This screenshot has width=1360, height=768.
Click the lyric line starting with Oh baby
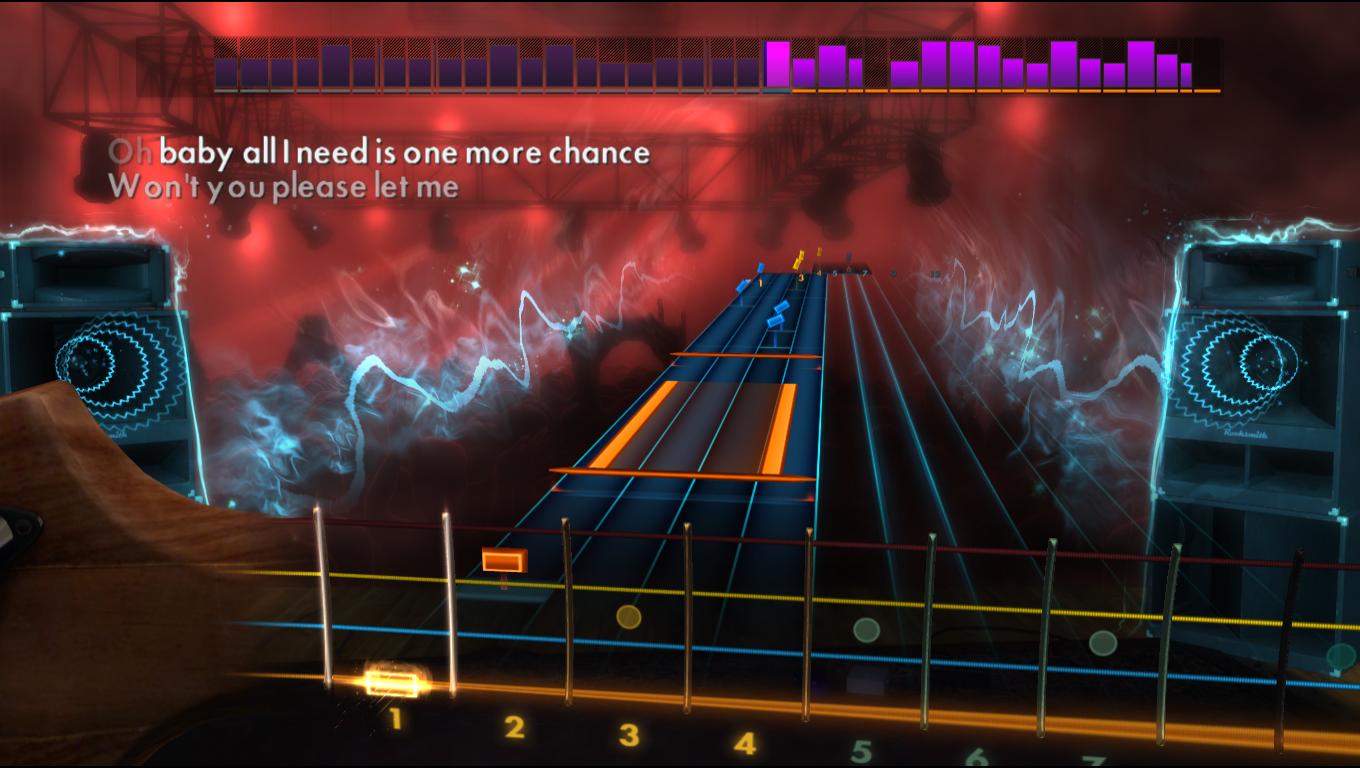[378, 152]
